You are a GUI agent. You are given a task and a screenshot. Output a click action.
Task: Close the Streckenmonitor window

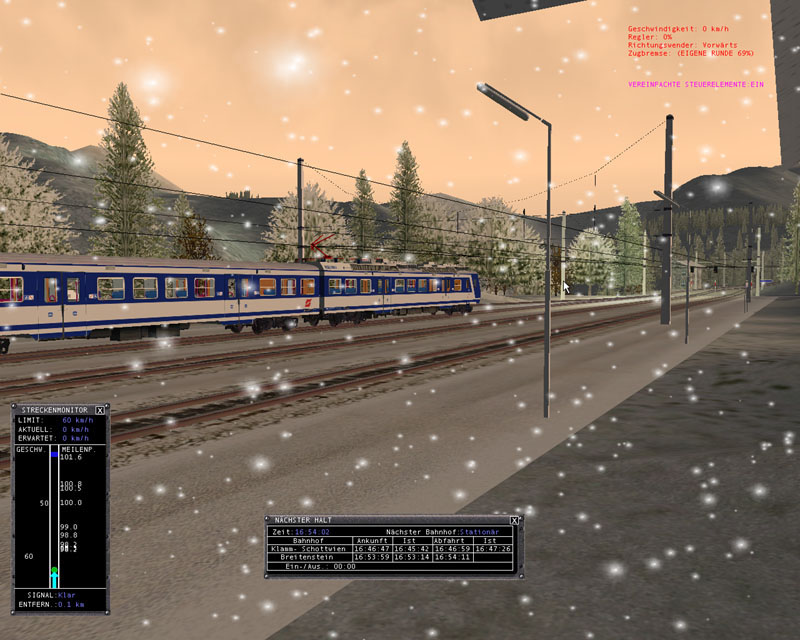[100, 410]
